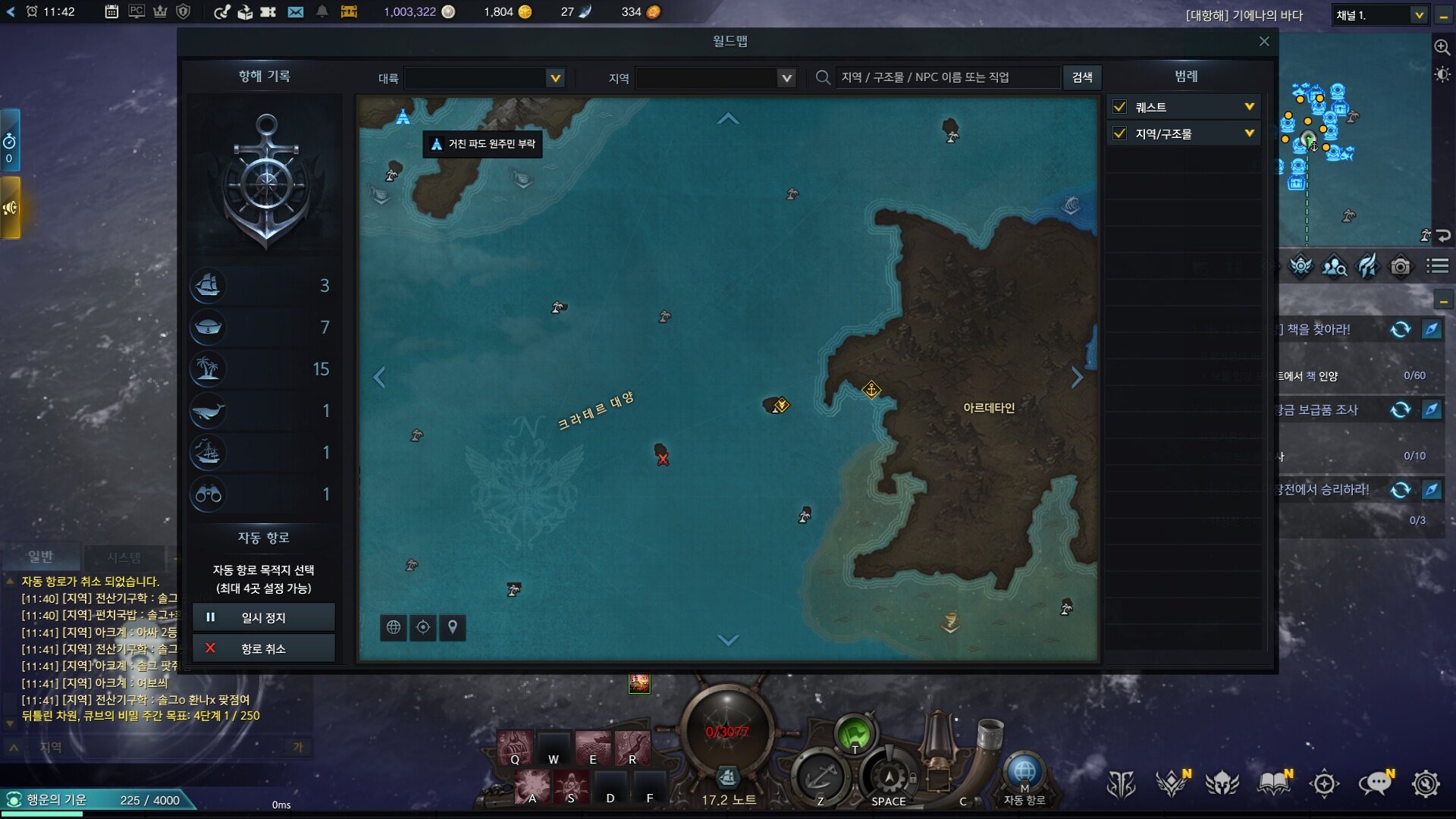Focus the map search text field

946,77
